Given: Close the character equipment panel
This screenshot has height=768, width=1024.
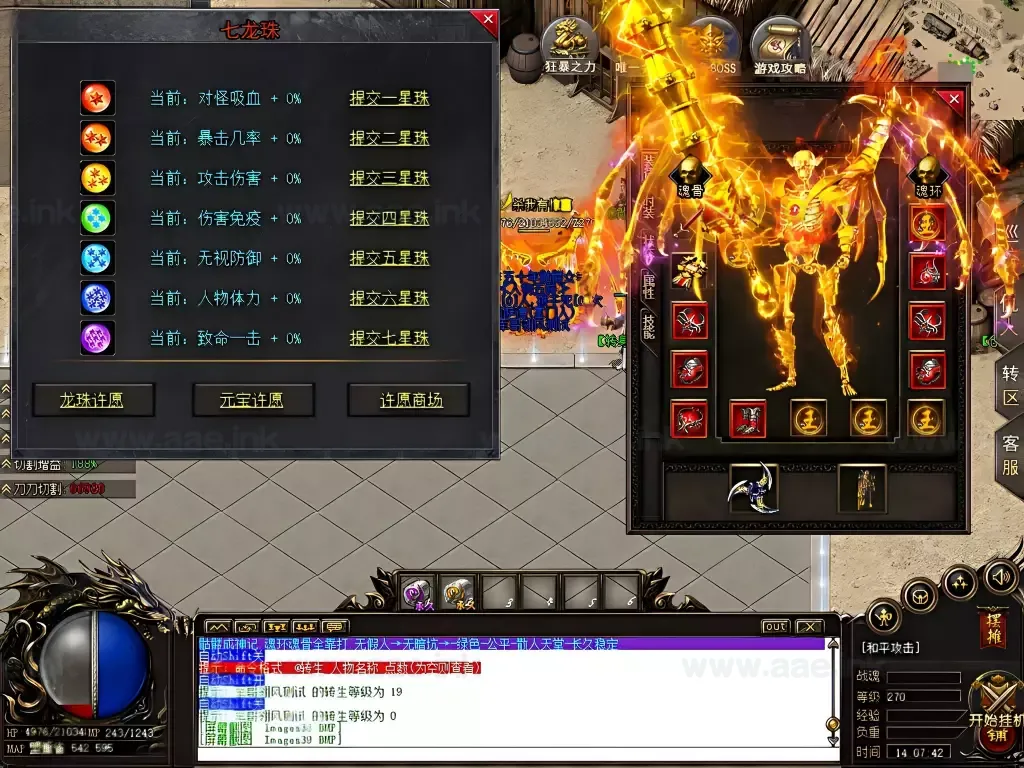Looking at the screenshot, I should tap(954, 100).
